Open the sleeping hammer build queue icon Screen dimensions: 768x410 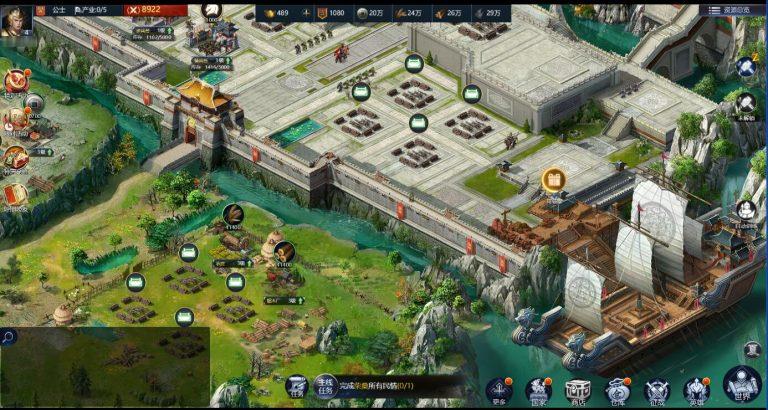pyautogui.click(x=745, y=66)
